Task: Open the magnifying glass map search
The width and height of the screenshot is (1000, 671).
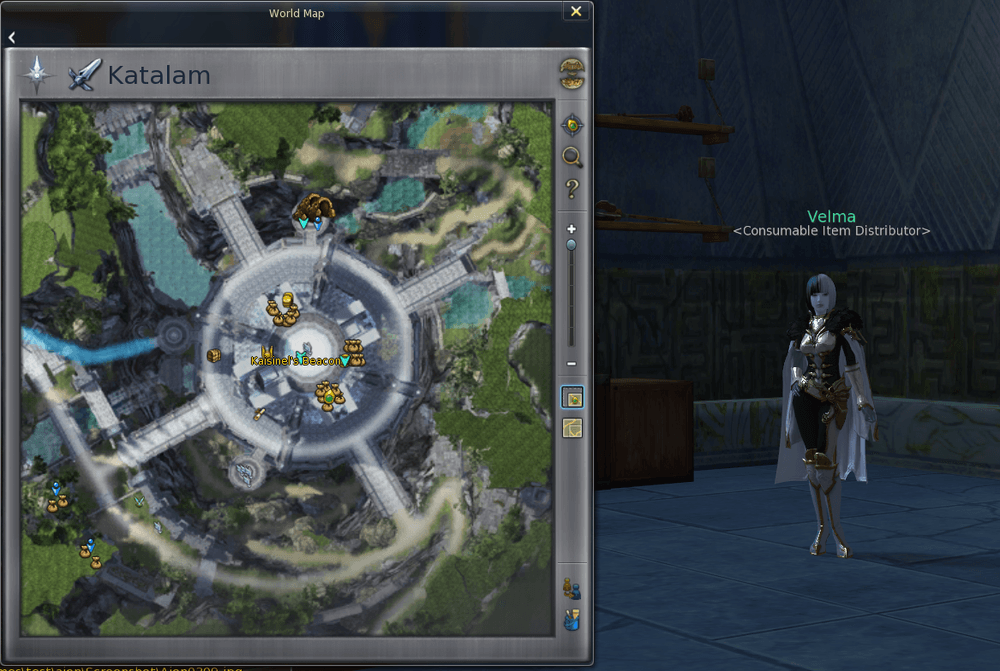Action: click(572, 156)
